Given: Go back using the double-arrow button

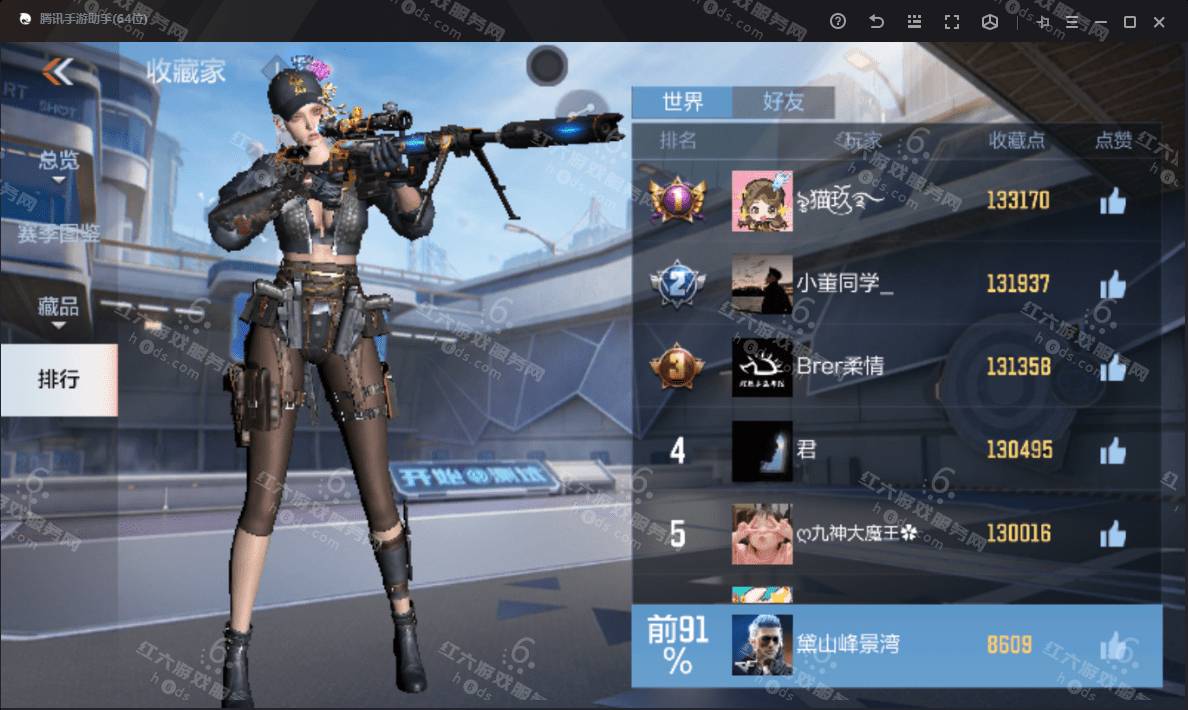Looking at the screenshot, I should point(58,71).
